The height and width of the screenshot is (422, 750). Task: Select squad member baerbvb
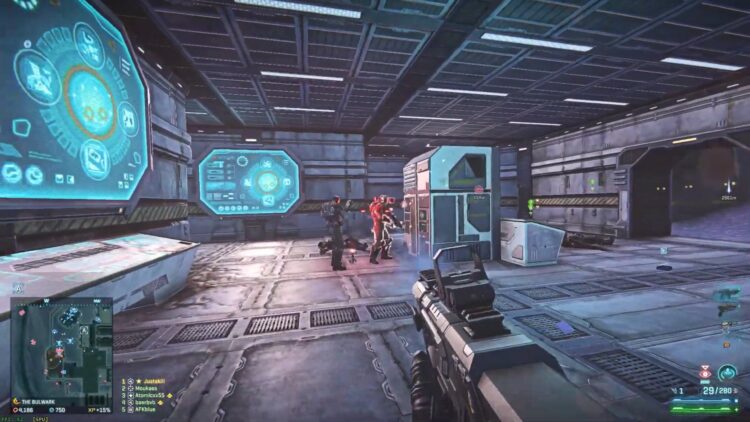(x=151, y=402)
